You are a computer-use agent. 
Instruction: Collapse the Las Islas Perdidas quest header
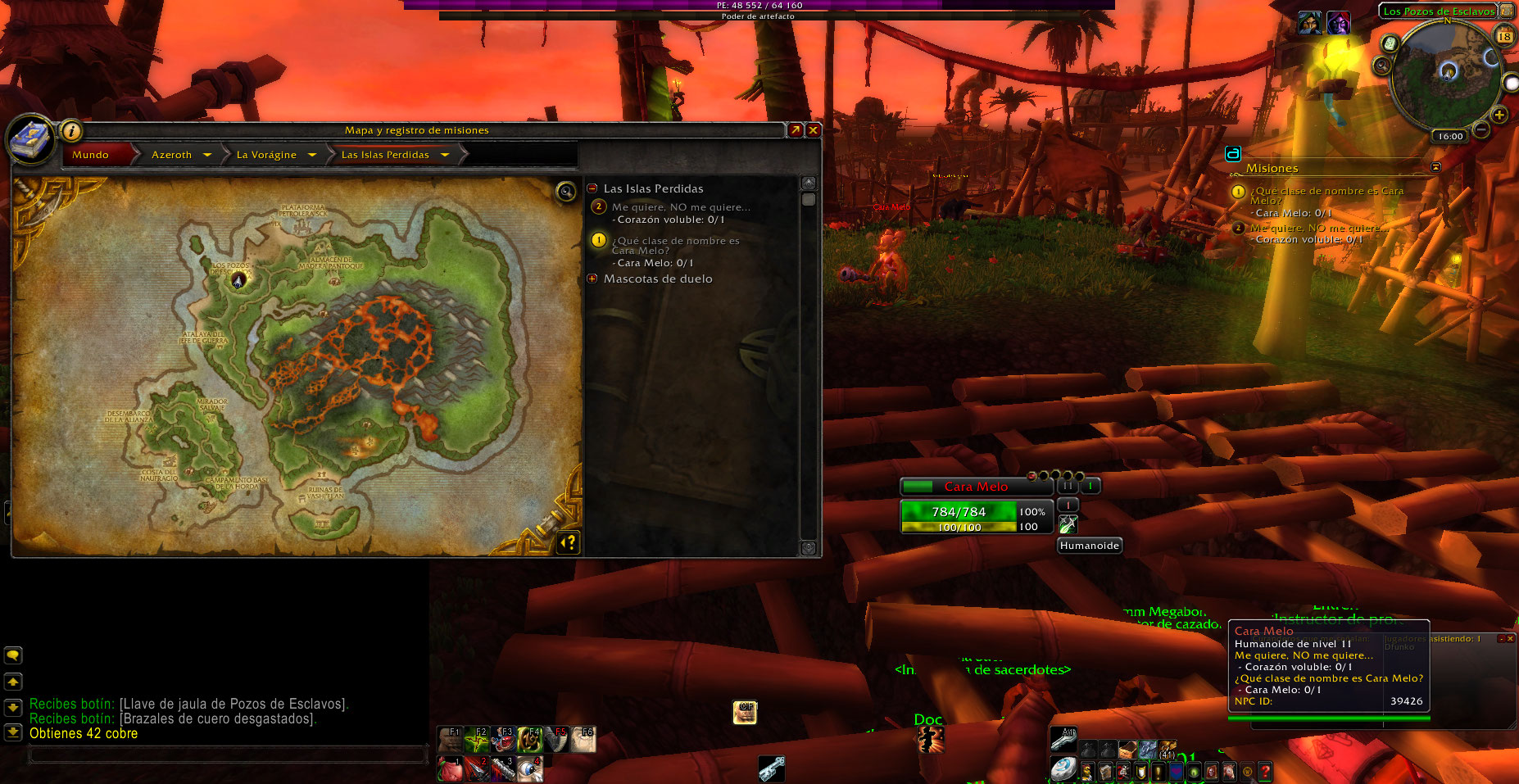592,188
